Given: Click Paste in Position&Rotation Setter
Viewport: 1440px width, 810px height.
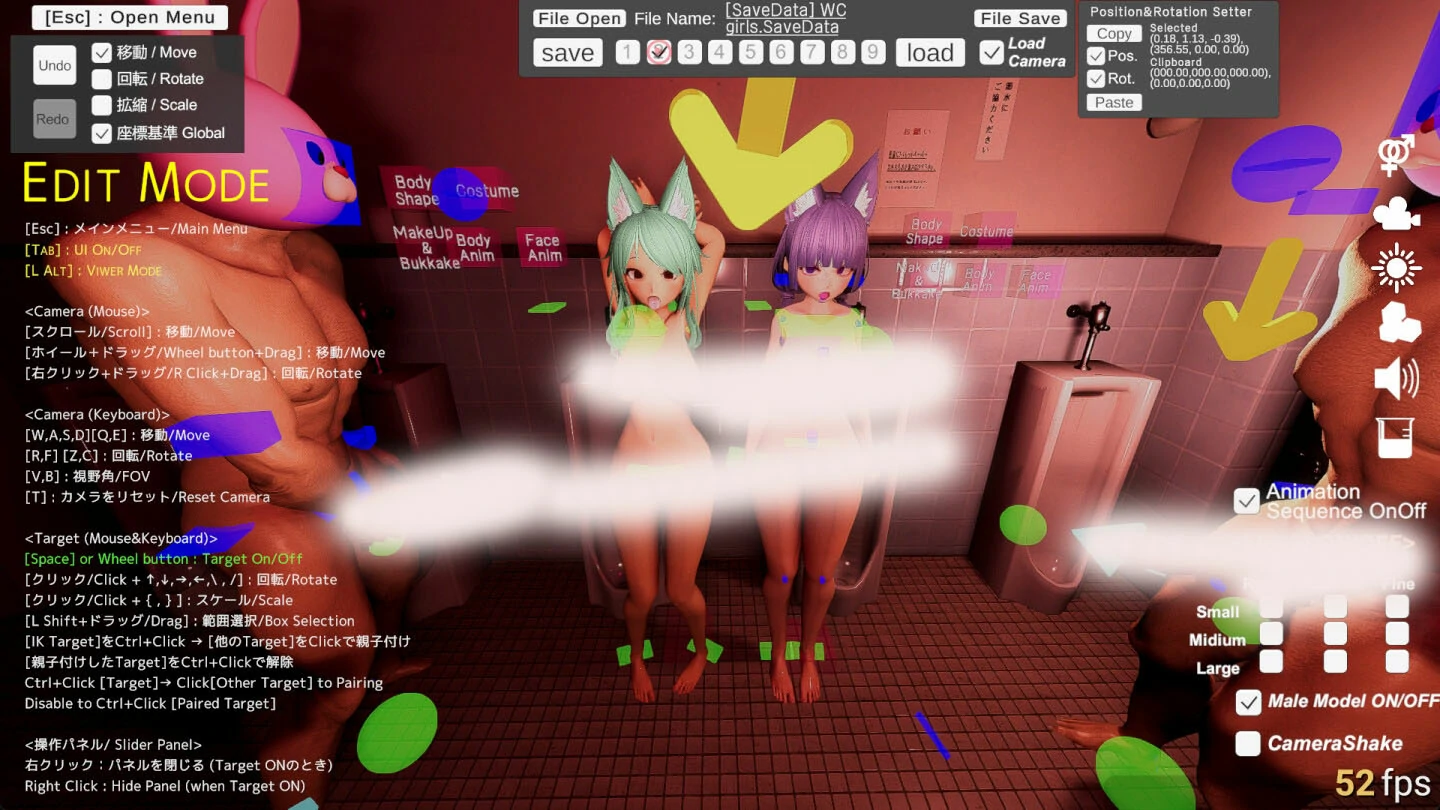Looking at the screenshot, I should [x=1113, y=102].
